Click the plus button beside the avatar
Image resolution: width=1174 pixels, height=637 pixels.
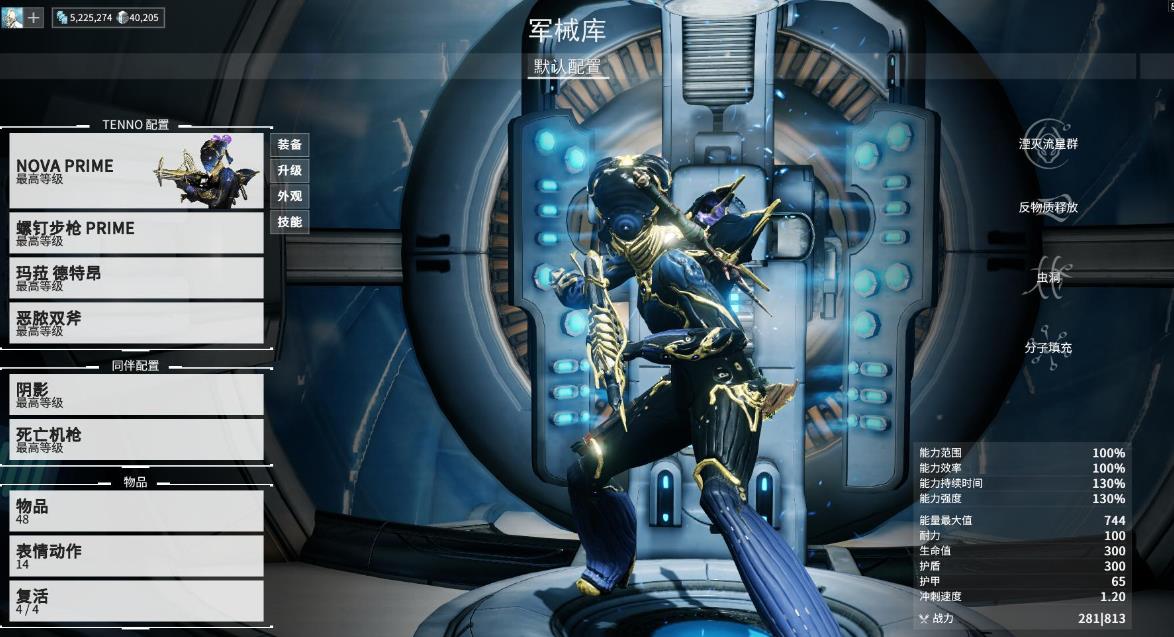pos(34,17)
